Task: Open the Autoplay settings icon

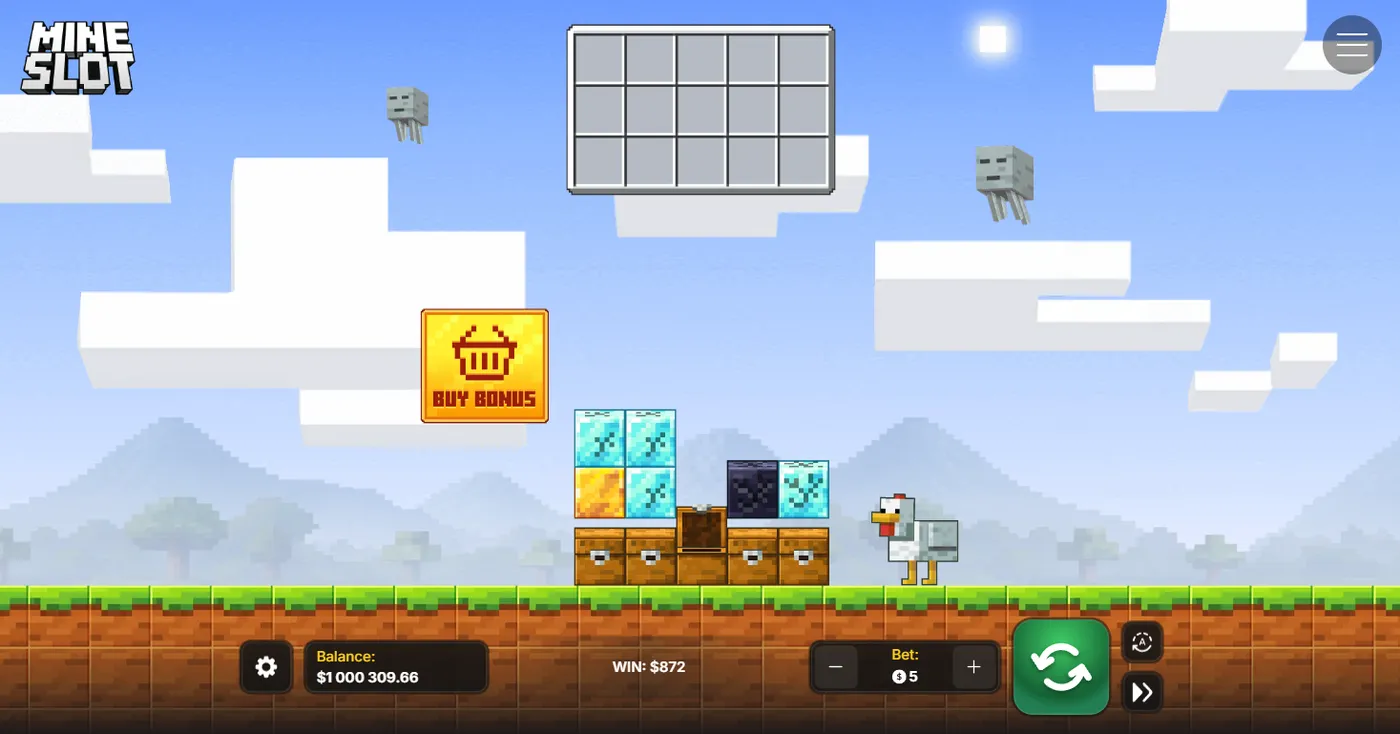Action: pyautogui.click(x=1142, y=642)
